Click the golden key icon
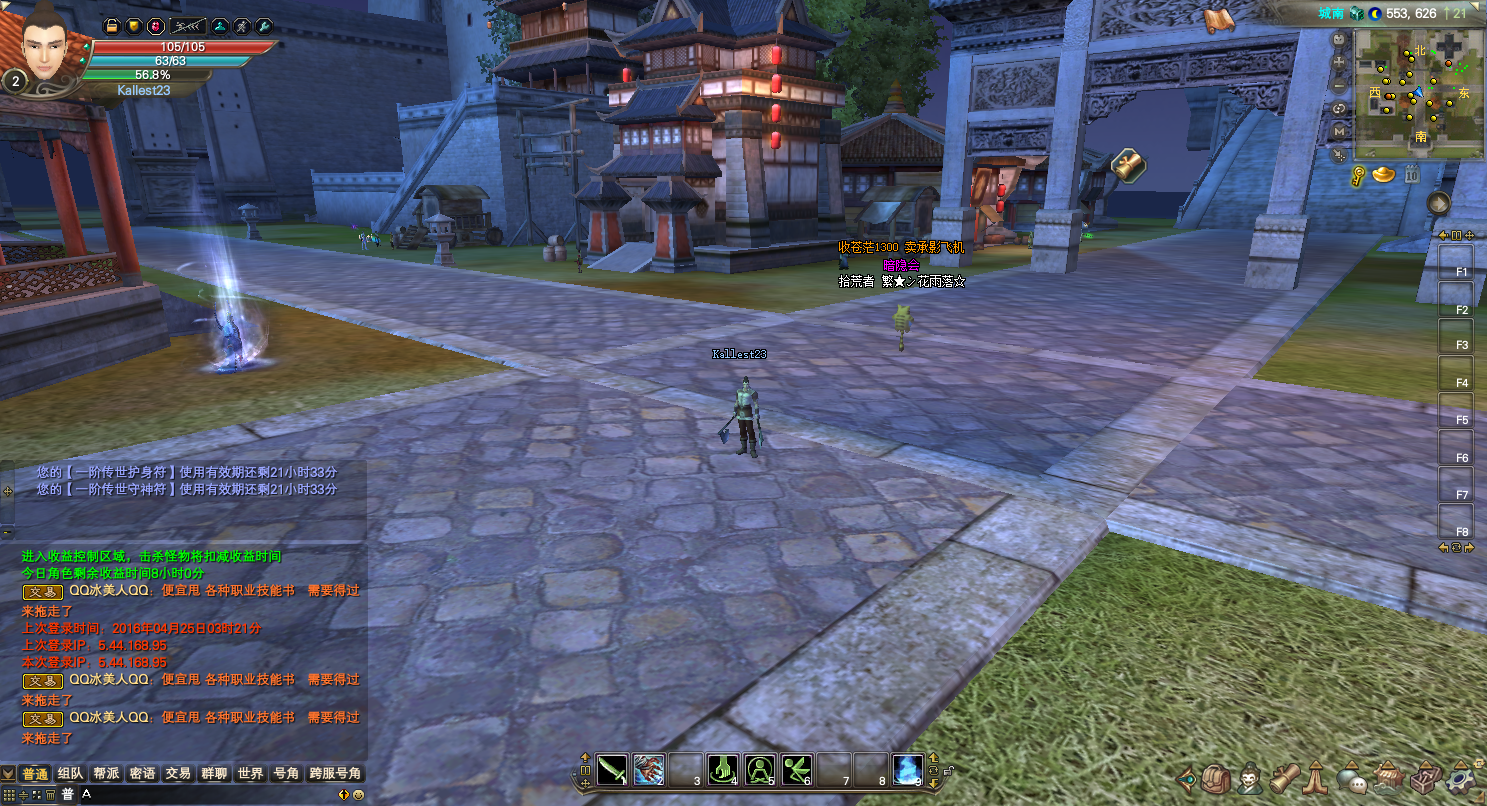The width and height of the screenshot is (1487, 806). click(x=1360, y=176)
